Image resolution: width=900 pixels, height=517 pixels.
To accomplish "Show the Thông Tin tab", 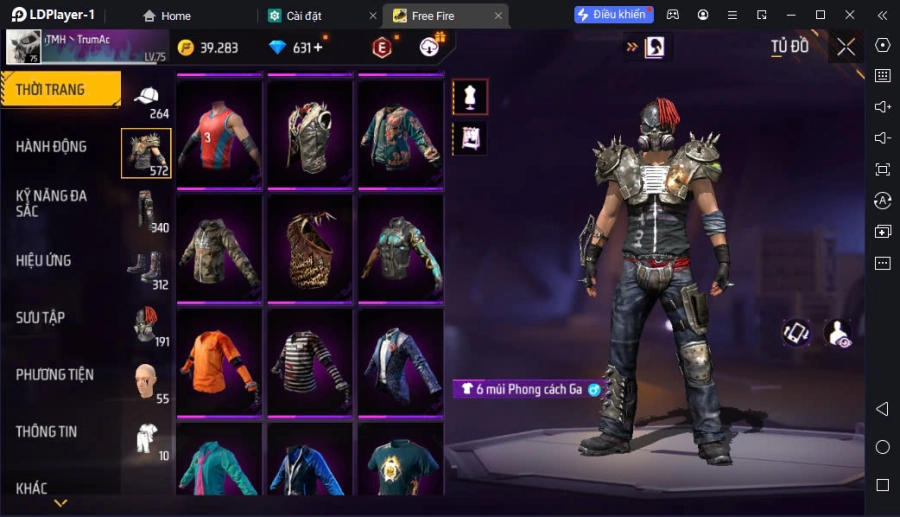I will [x=47, y=432].
